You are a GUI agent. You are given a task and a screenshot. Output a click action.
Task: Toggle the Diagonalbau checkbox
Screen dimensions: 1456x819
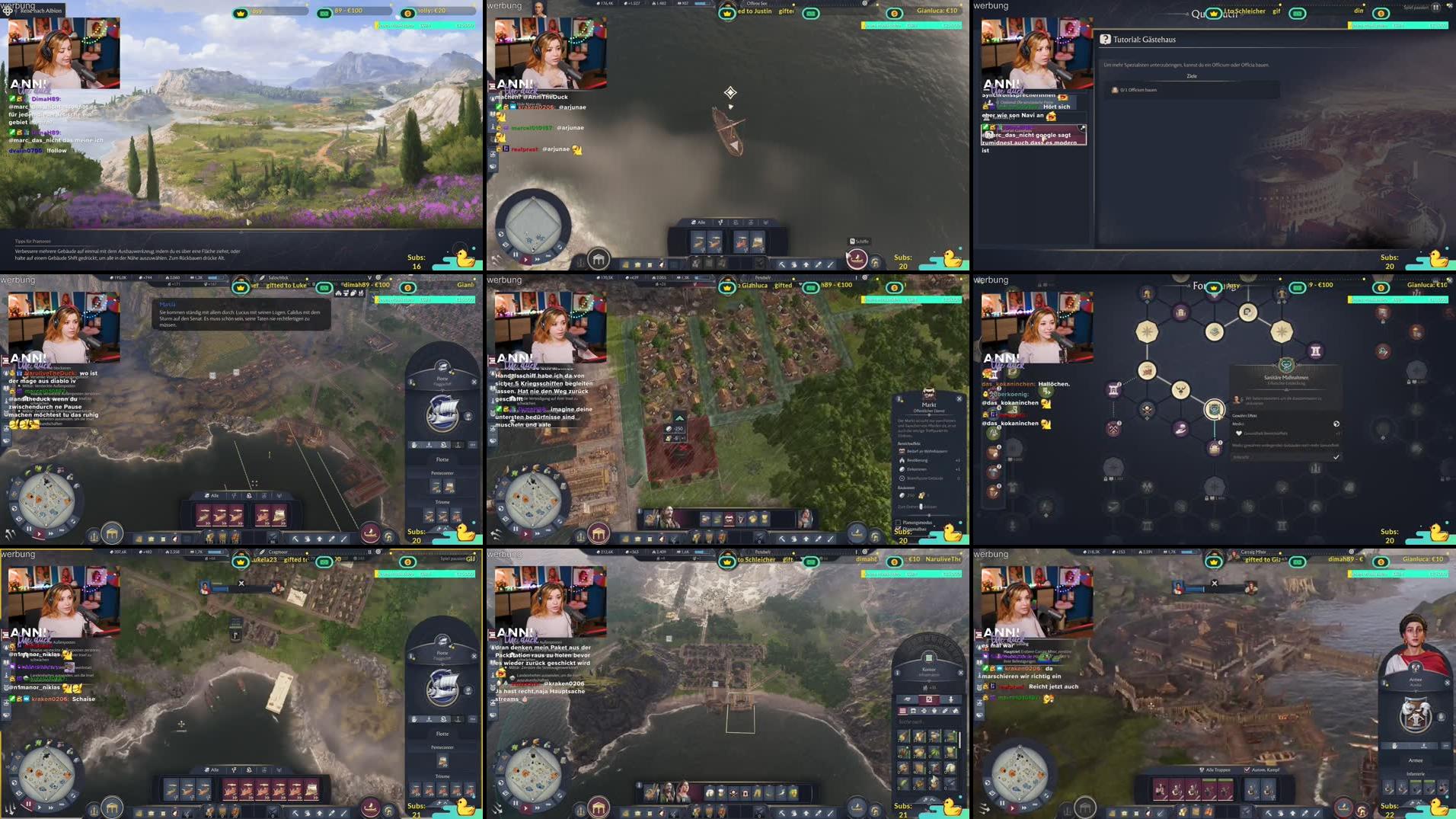[x=899, y=529]
